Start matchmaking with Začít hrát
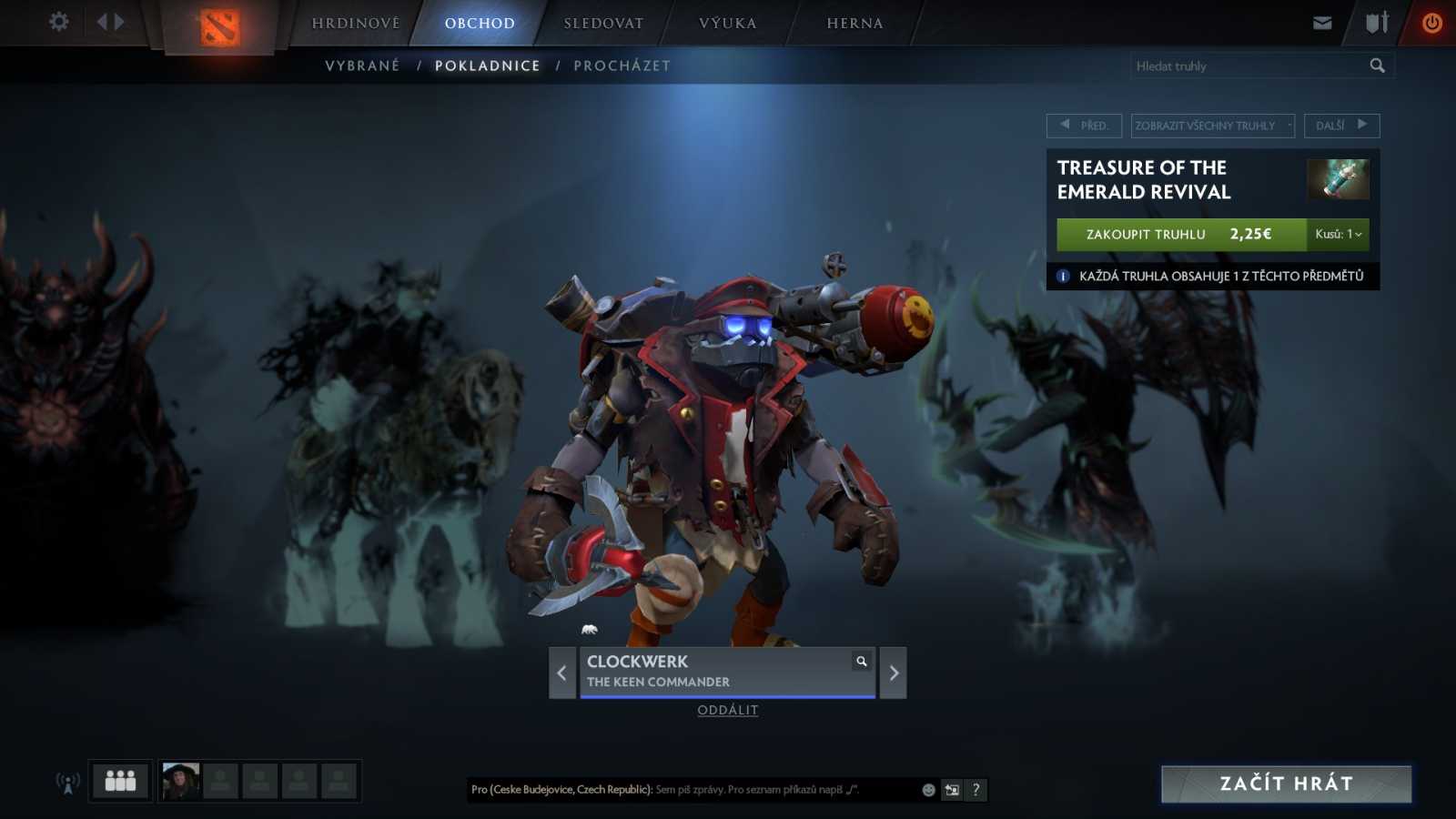Image resolution: width=1456 pixels, height=819 pixels. tap(1286, 784)
